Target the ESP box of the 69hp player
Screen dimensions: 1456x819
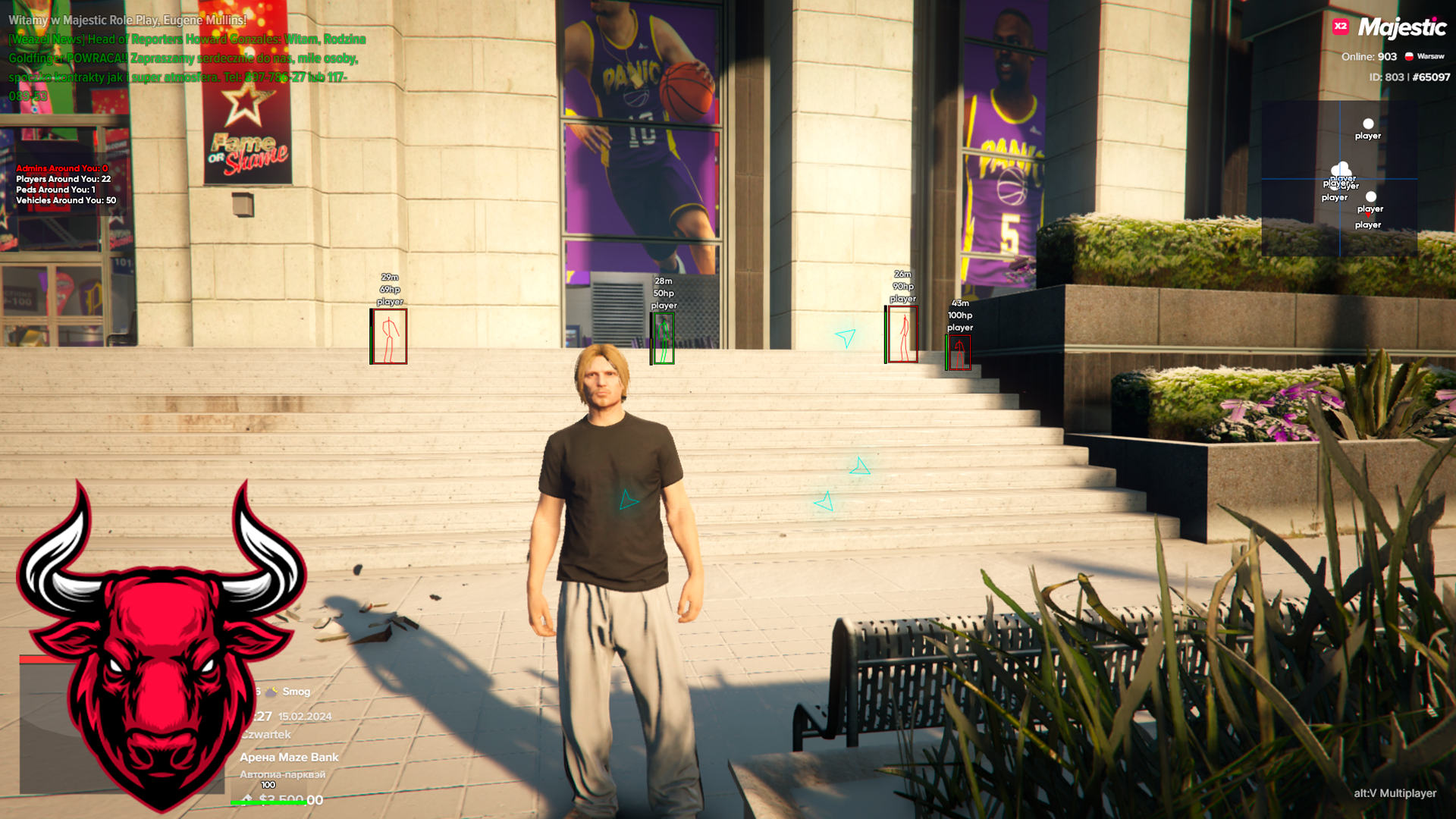click(389, 336)
